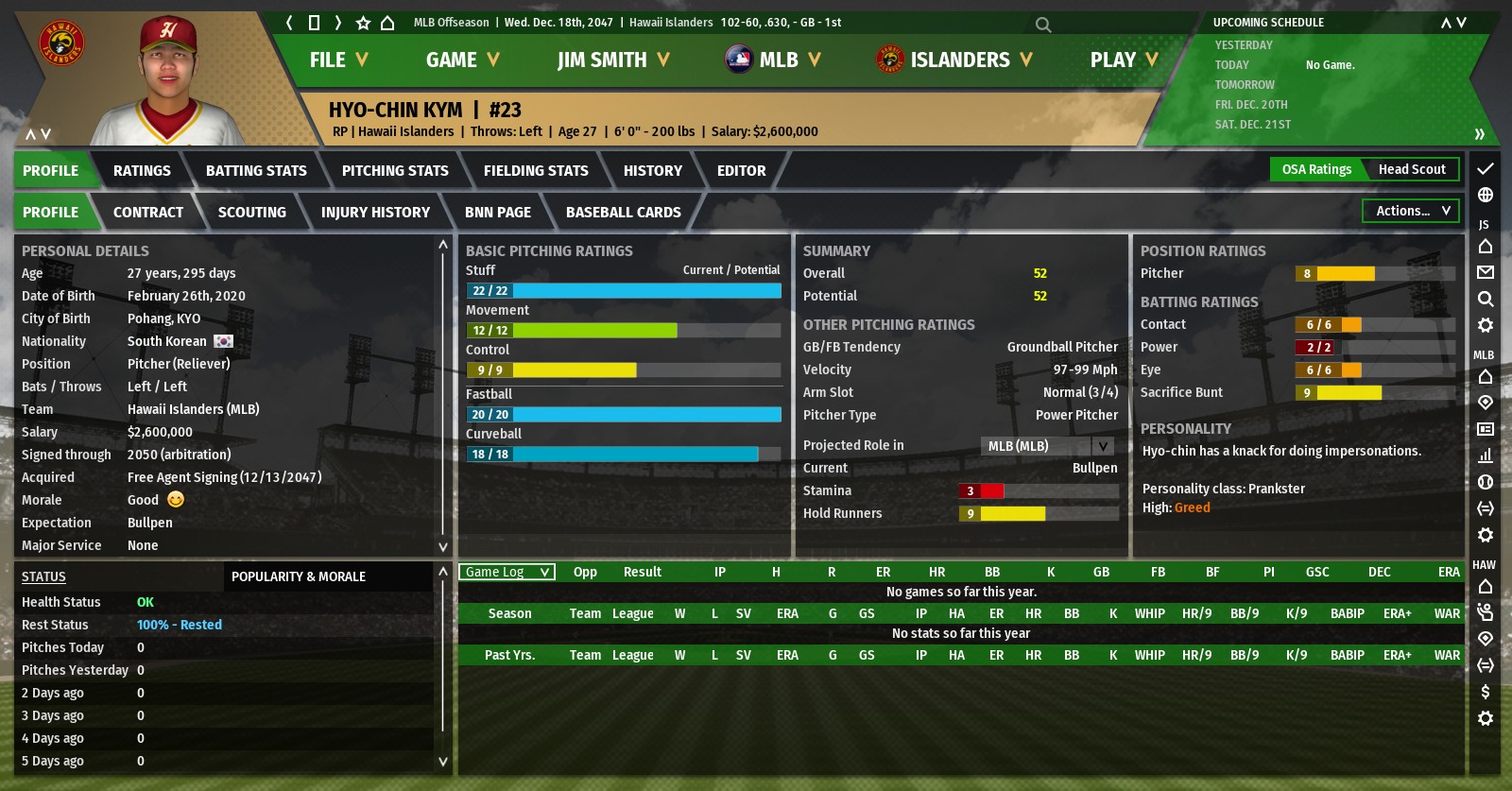This screenshot has height=791, width=1512.
Task: Show the POPULARITY & MORALE panel
Action: coord(299,576)
